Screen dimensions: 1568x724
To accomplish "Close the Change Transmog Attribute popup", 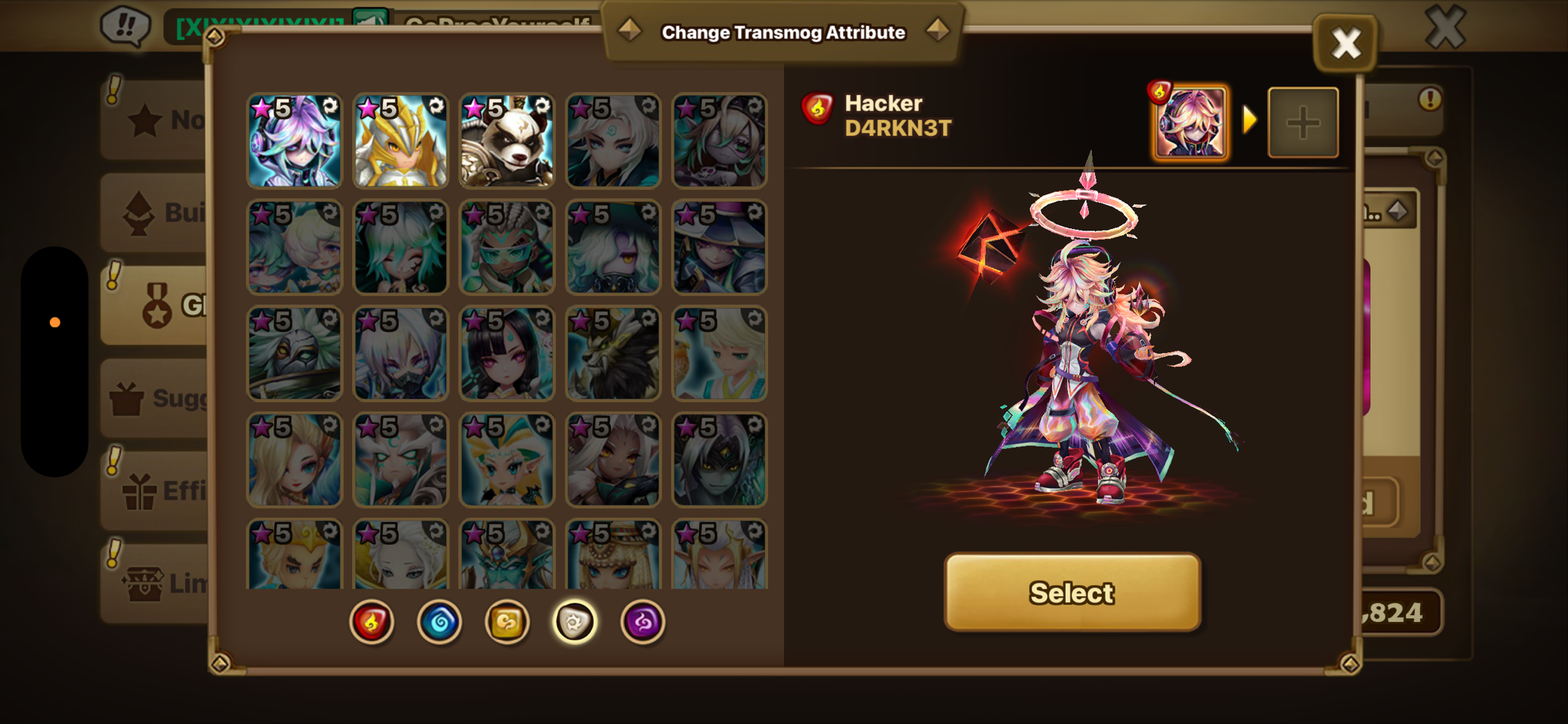I will 1345,44.
